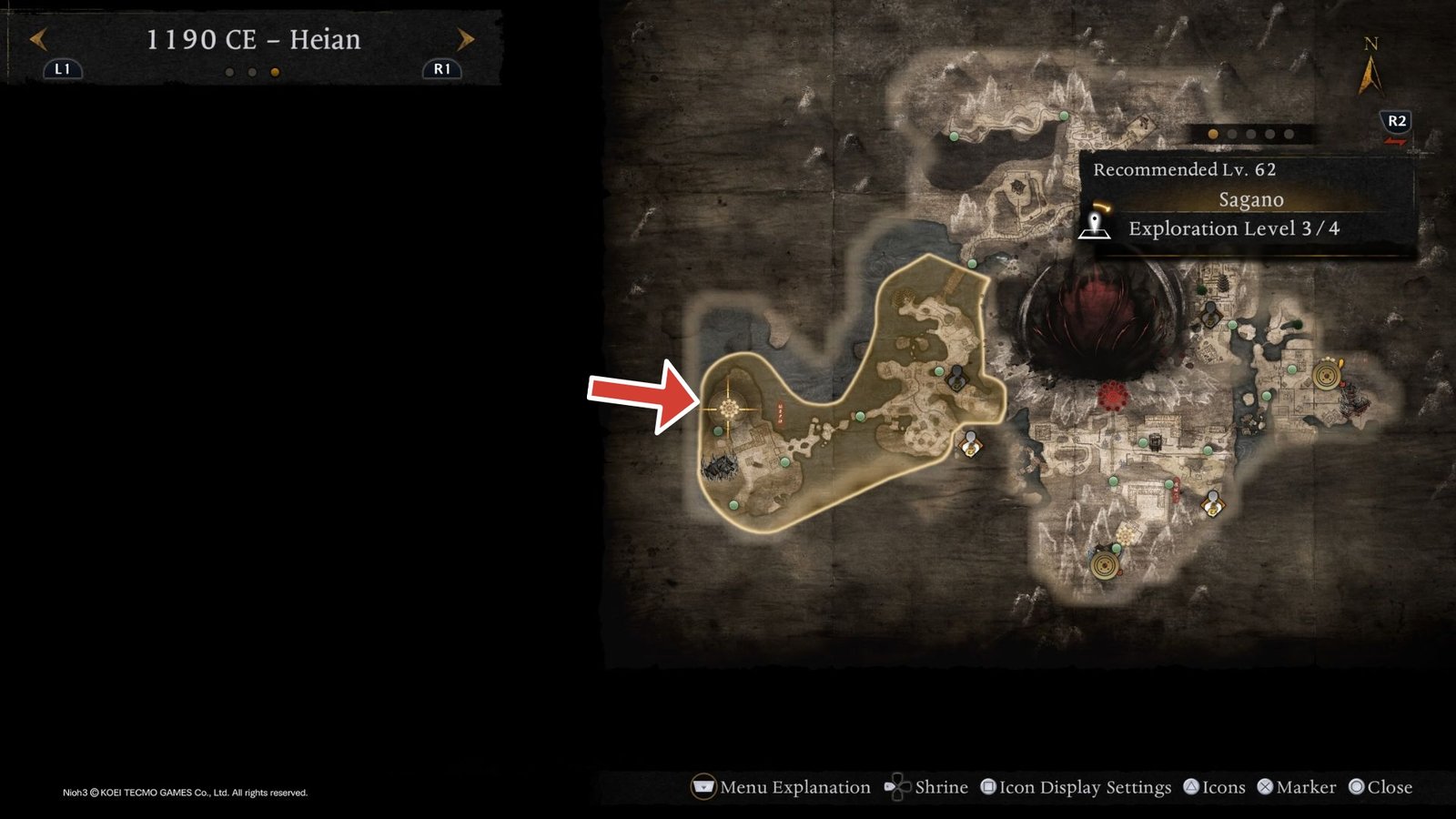Click the Shrine icon on the eastern map edge
The width and height of the screenshot is (1456, 819).
point(1213,503)
